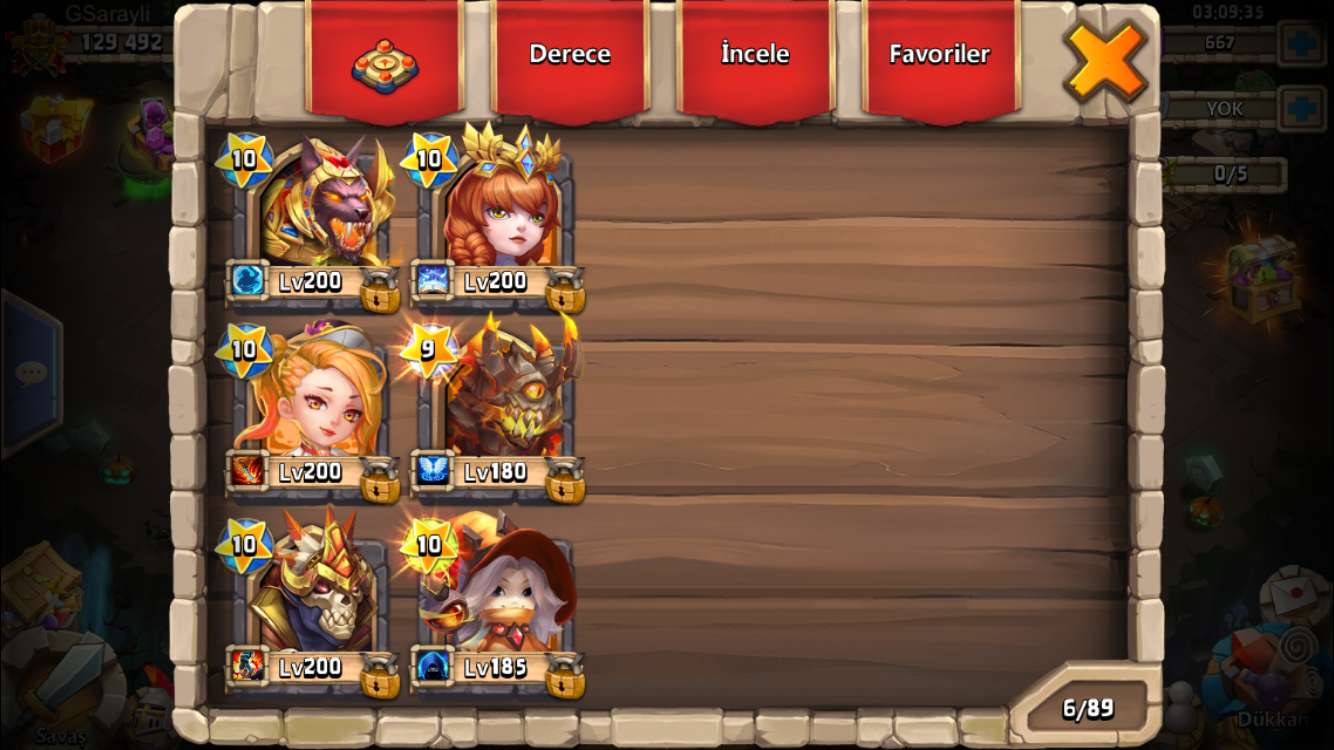Image resolution: width=1334 pixels, height=750 pixels.
Task: Switch to the Derece tab
Action: [570, 55]
